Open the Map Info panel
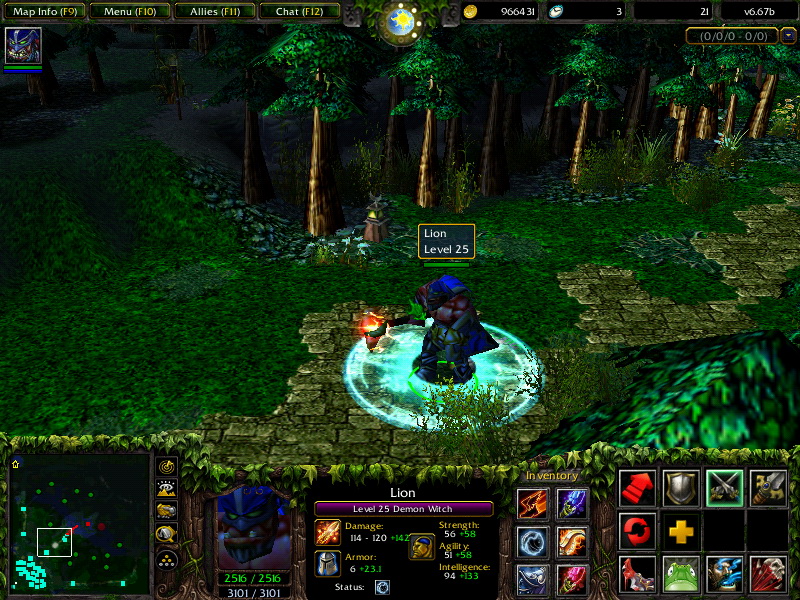The height and width of the screenshot is (600, 800). (43, 12)
